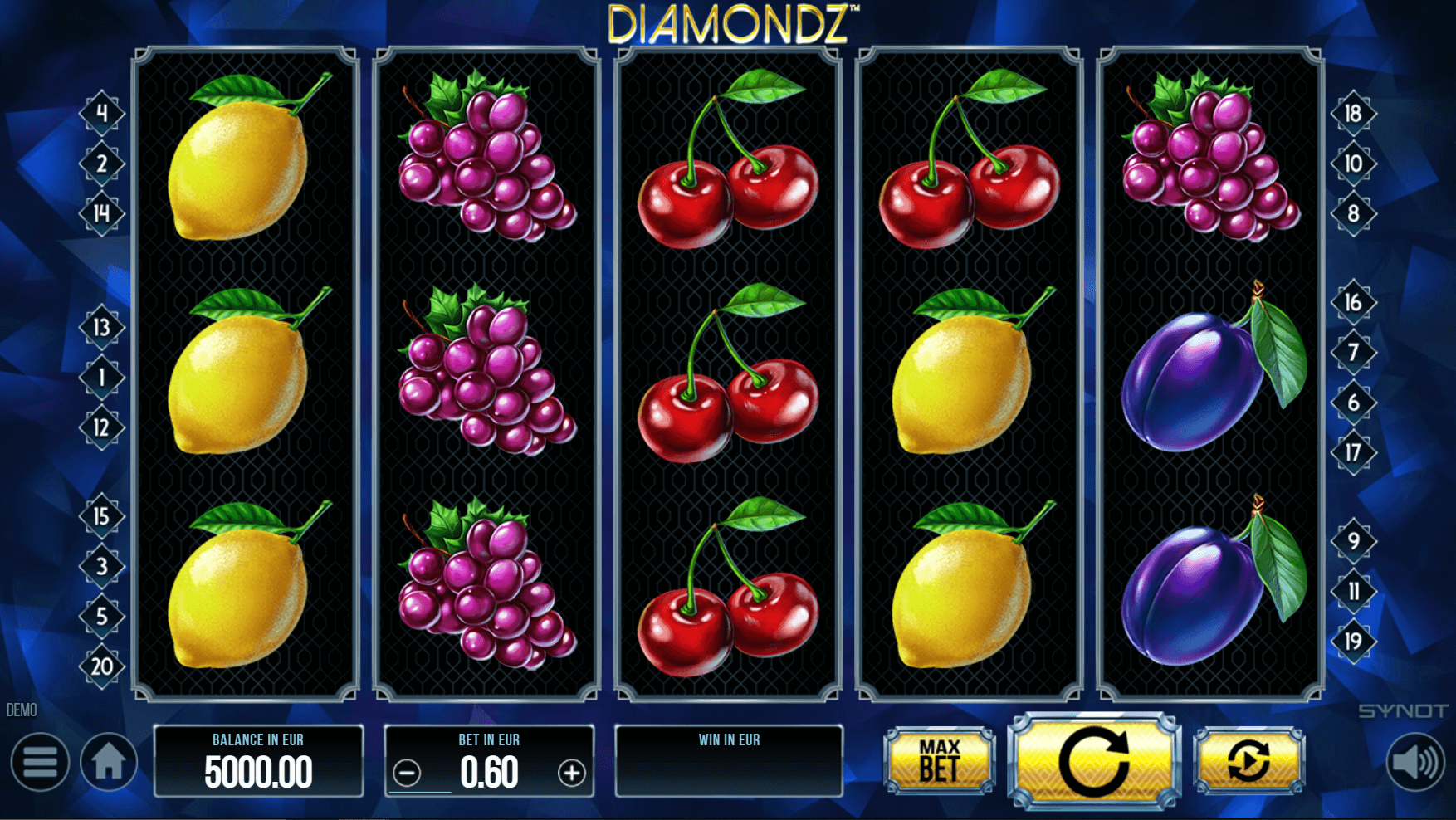Viewport: 1456px width, 820px height.
Task: Click the Home icon
Action: (109, 762)
